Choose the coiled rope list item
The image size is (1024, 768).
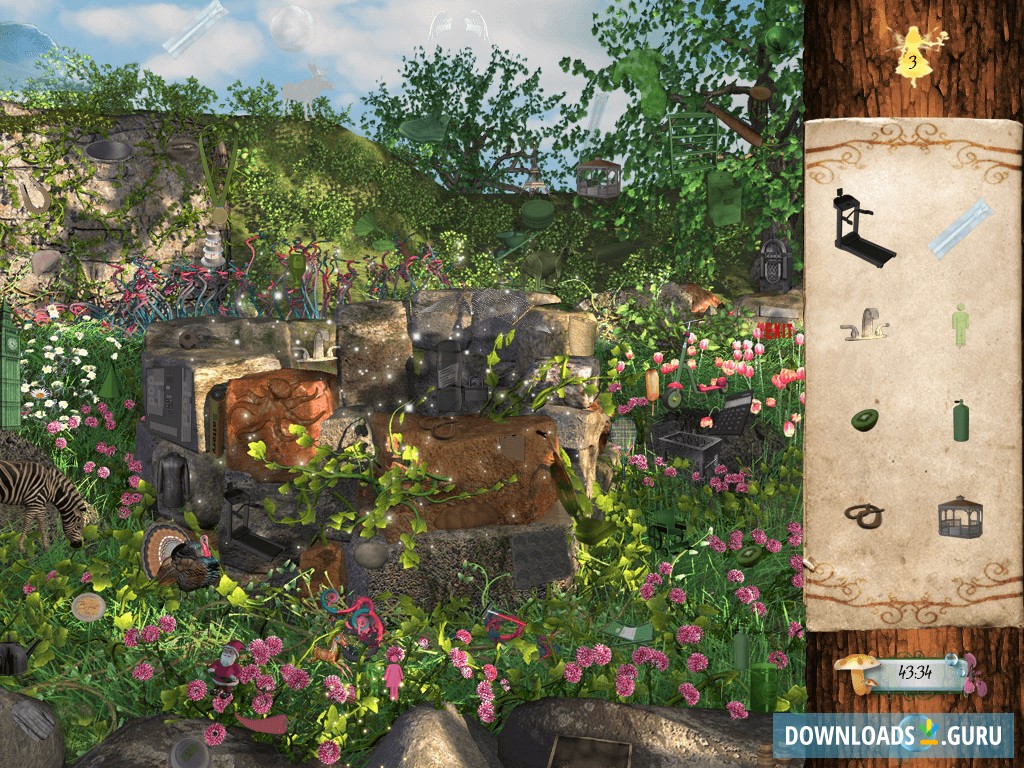863,516
